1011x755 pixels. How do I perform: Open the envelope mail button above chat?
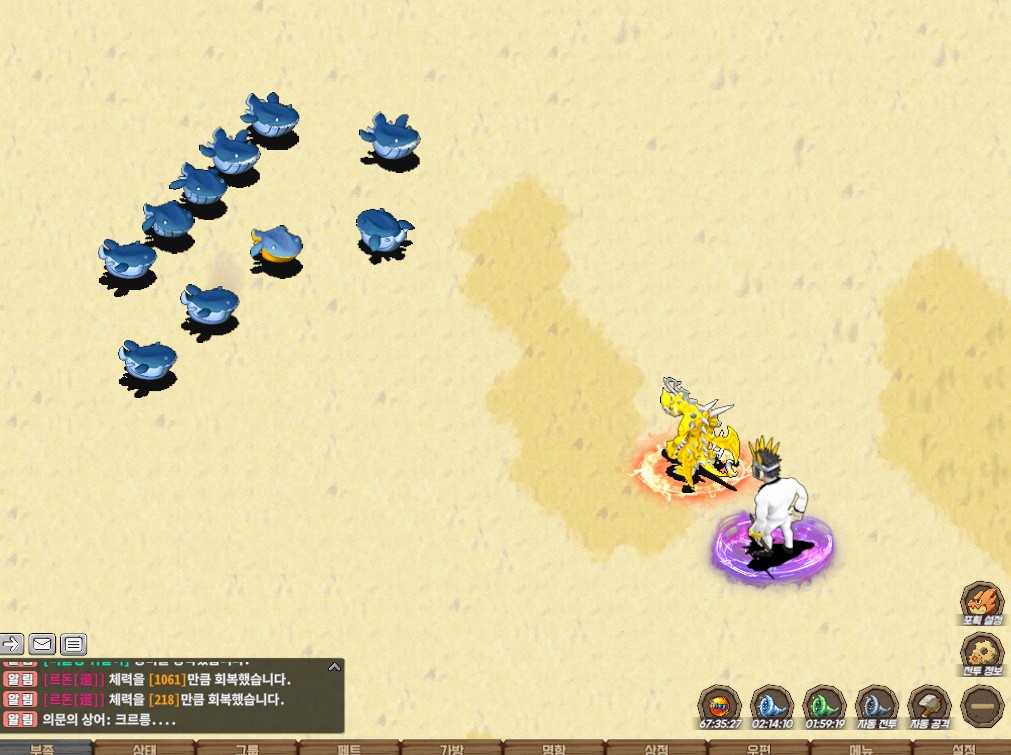(42, 643)
